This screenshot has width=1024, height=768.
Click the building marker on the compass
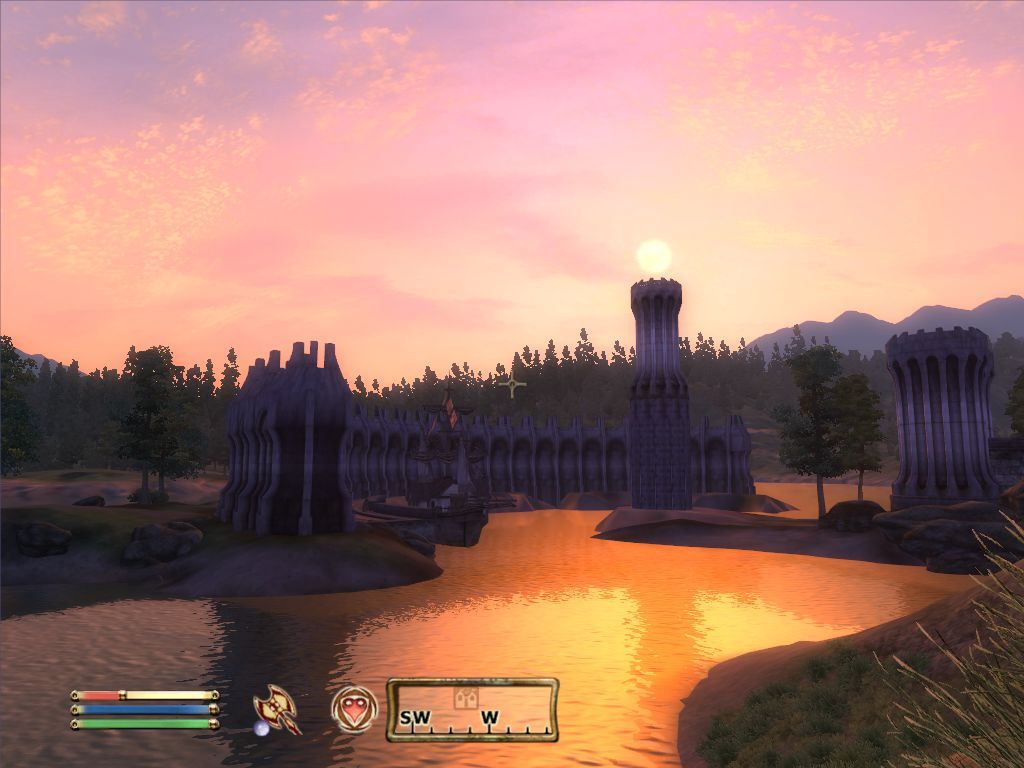pos(465,698)
